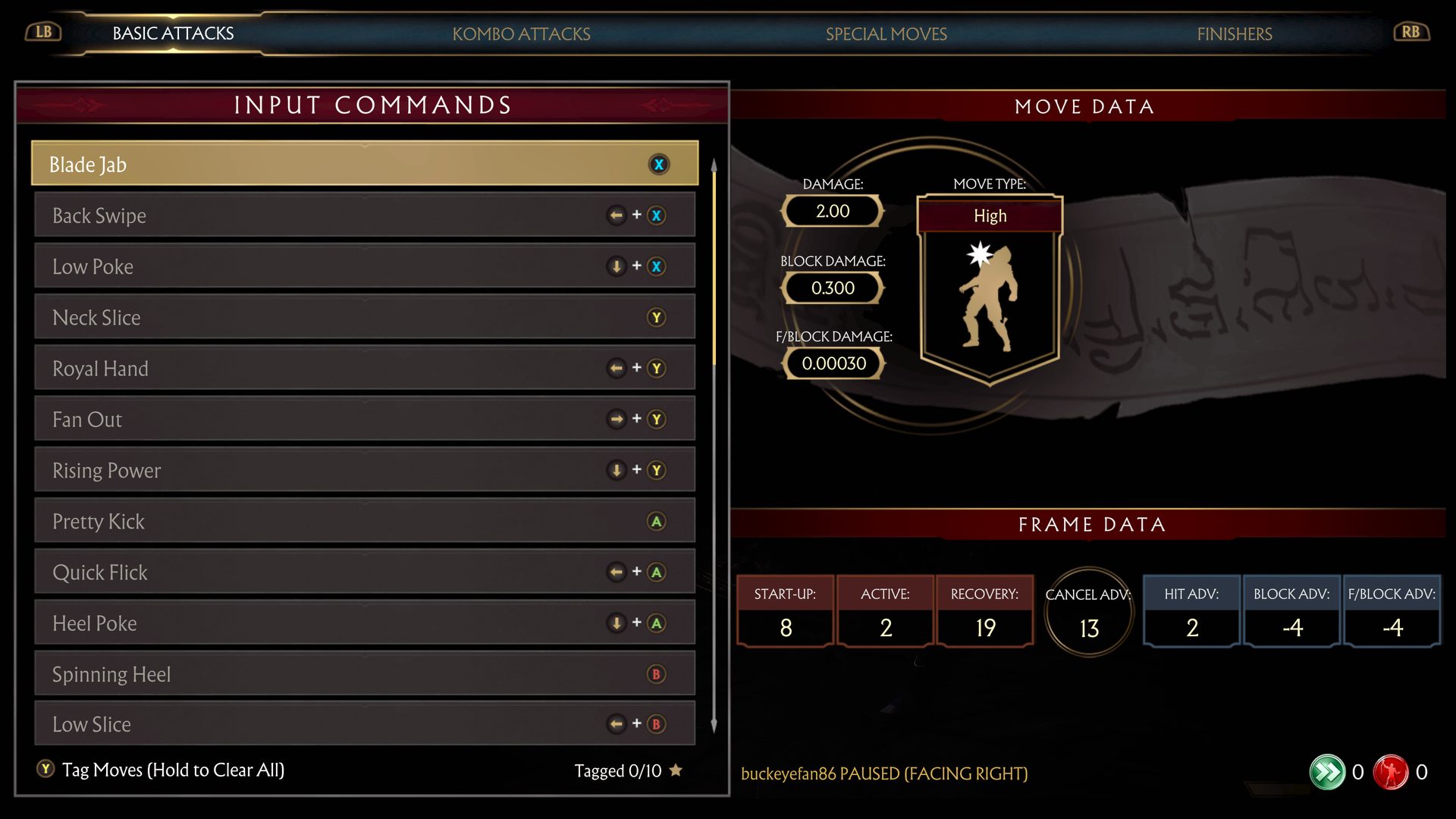
Task: Choose the Rising Power move
Action: coord(364,470)
